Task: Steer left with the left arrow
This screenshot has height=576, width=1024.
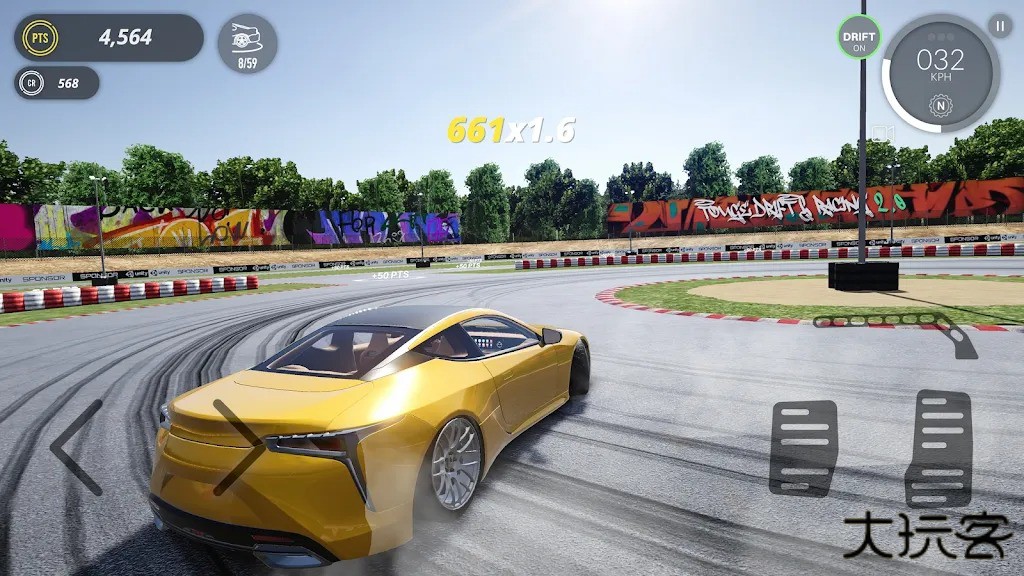Action: point(78,448)
